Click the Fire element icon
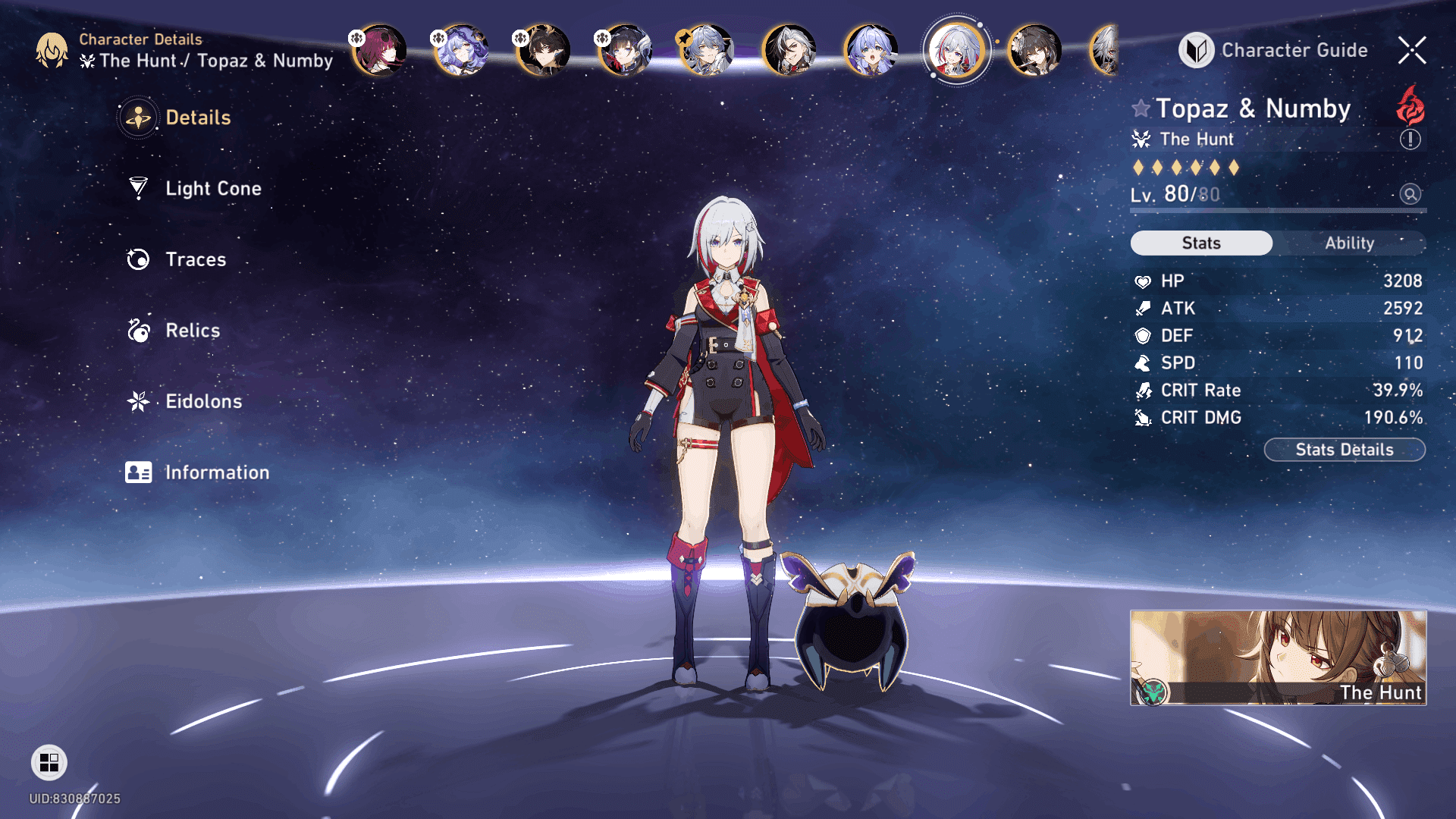The height and width of the screenshot is (819, 1456). pyautogui.click(x=1410, y=106)
